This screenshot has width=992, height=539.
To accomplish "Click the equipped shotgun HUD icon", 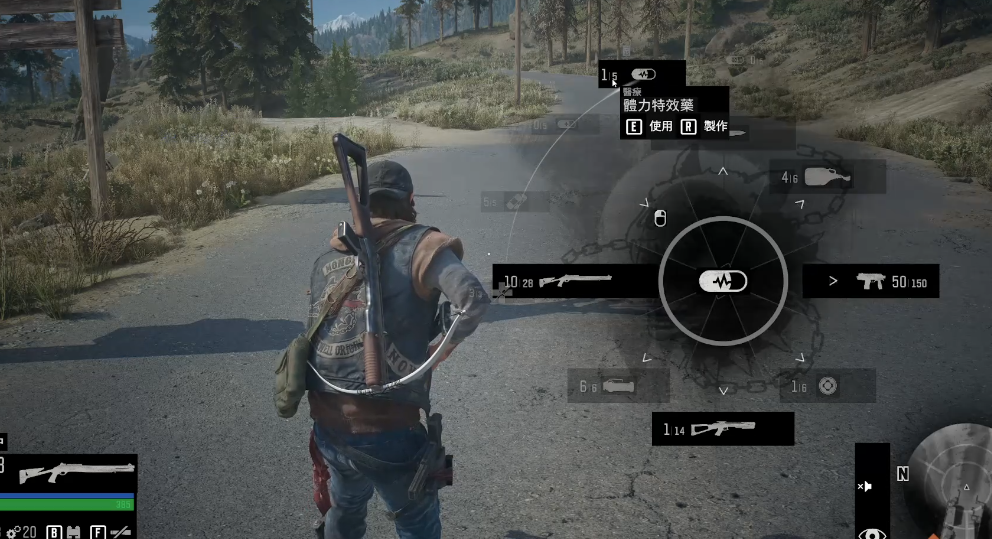I will click(76, 471).
